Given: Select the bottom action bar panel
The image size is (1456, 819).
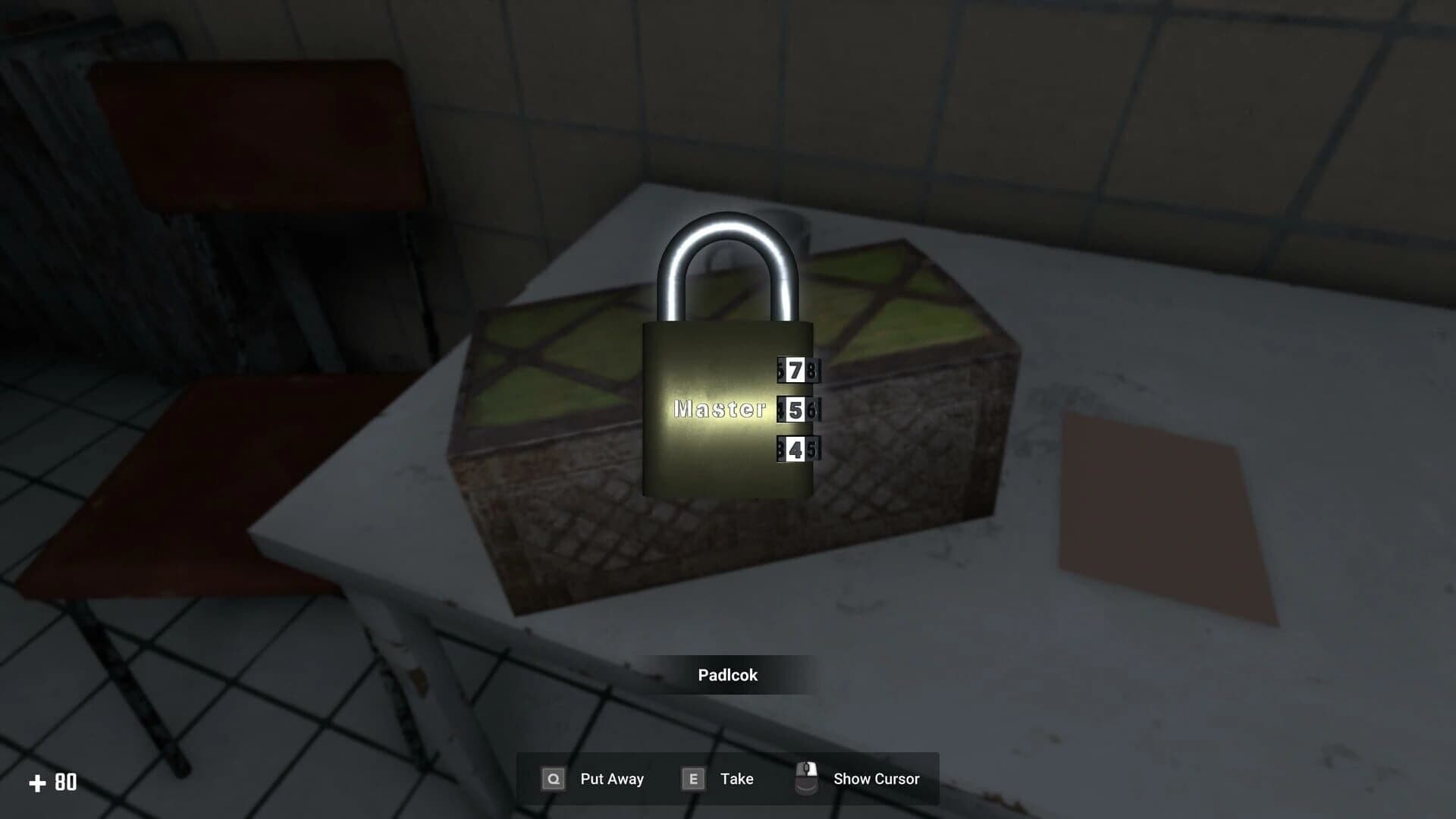Looking at the screenshot, I should (x=728, y=778).
